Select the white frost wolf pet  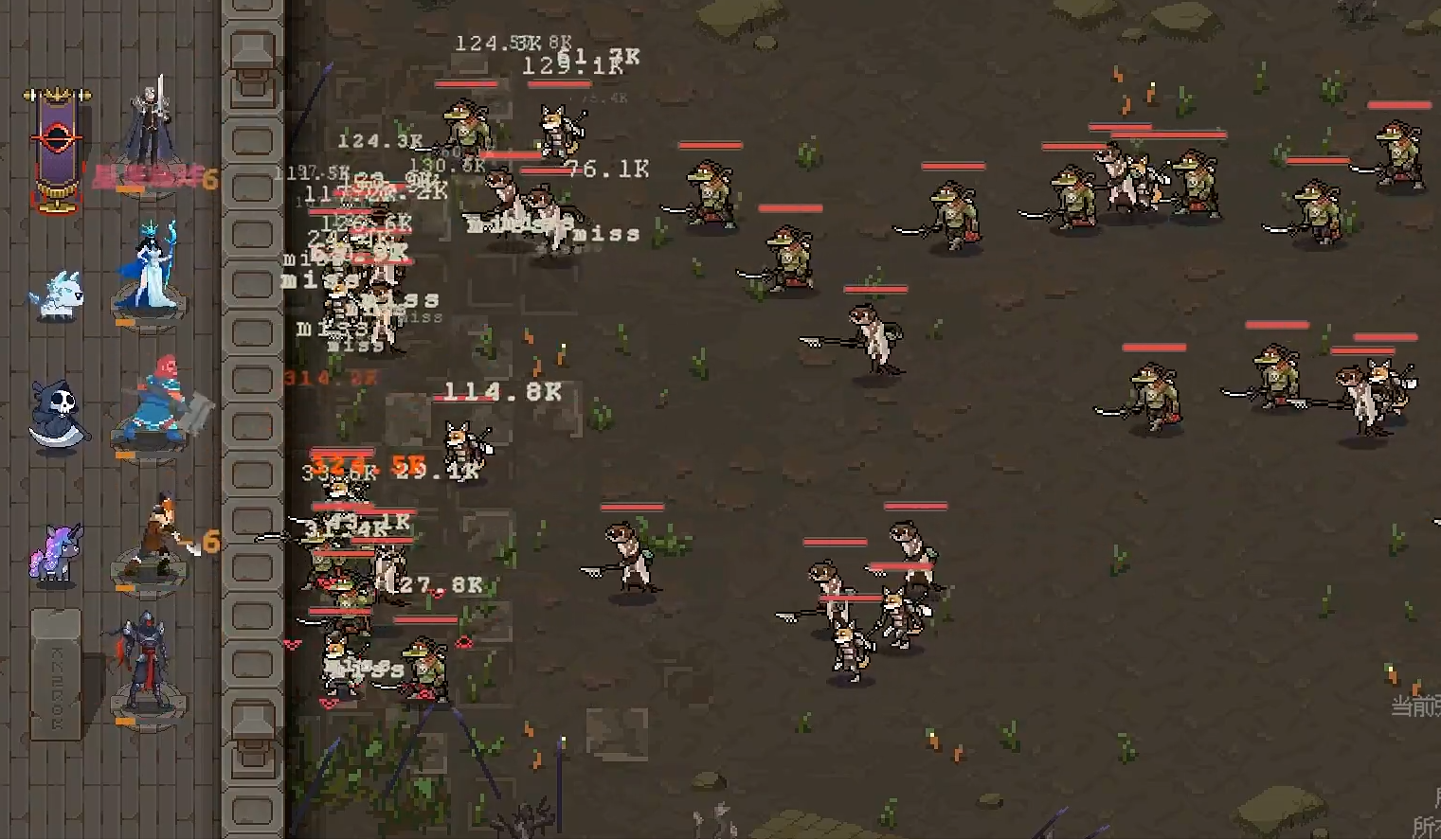tap(57, 294)
